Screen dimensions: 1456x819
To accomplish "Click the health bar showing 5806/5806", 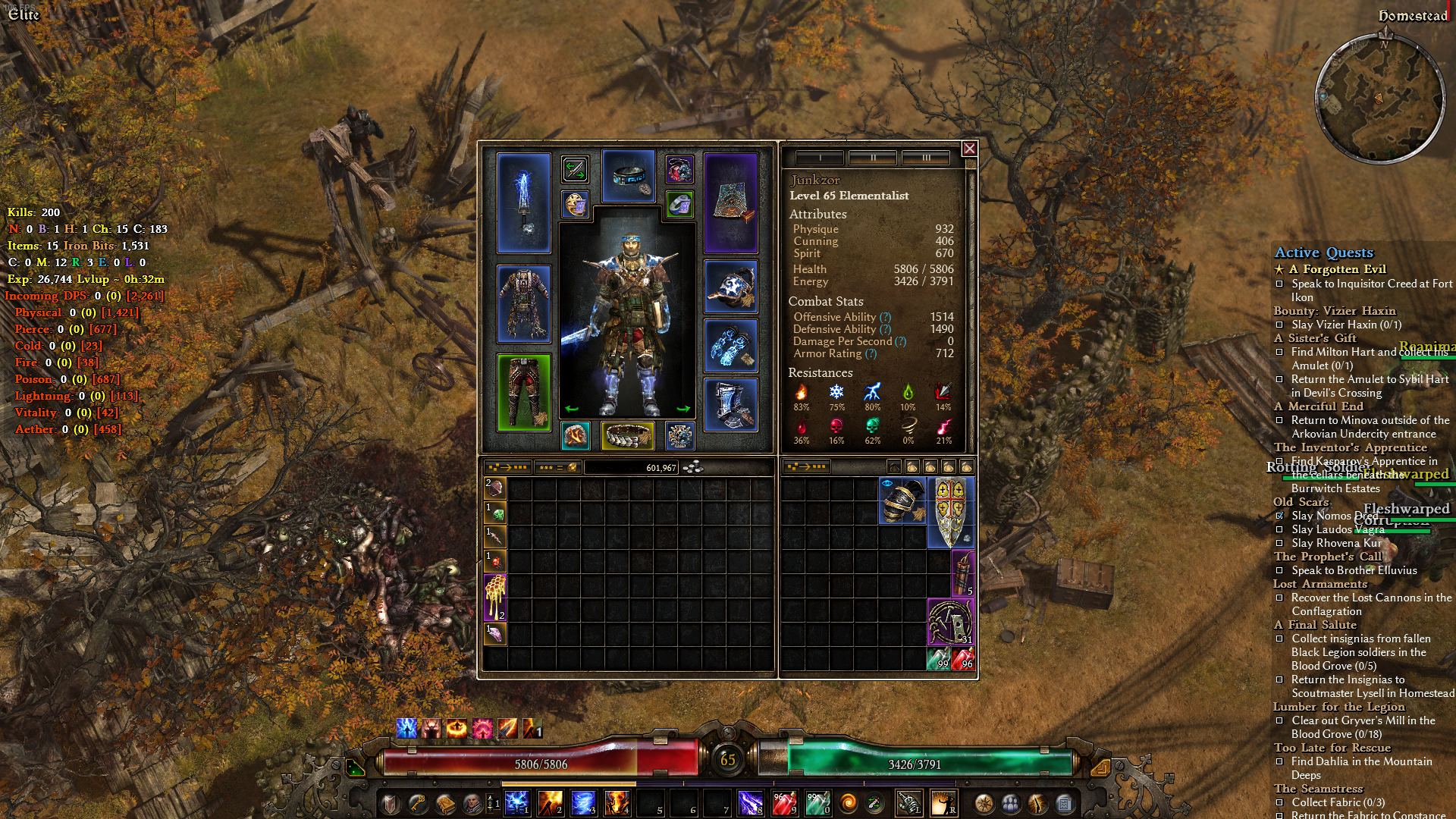I will click(x=542, y=765).
